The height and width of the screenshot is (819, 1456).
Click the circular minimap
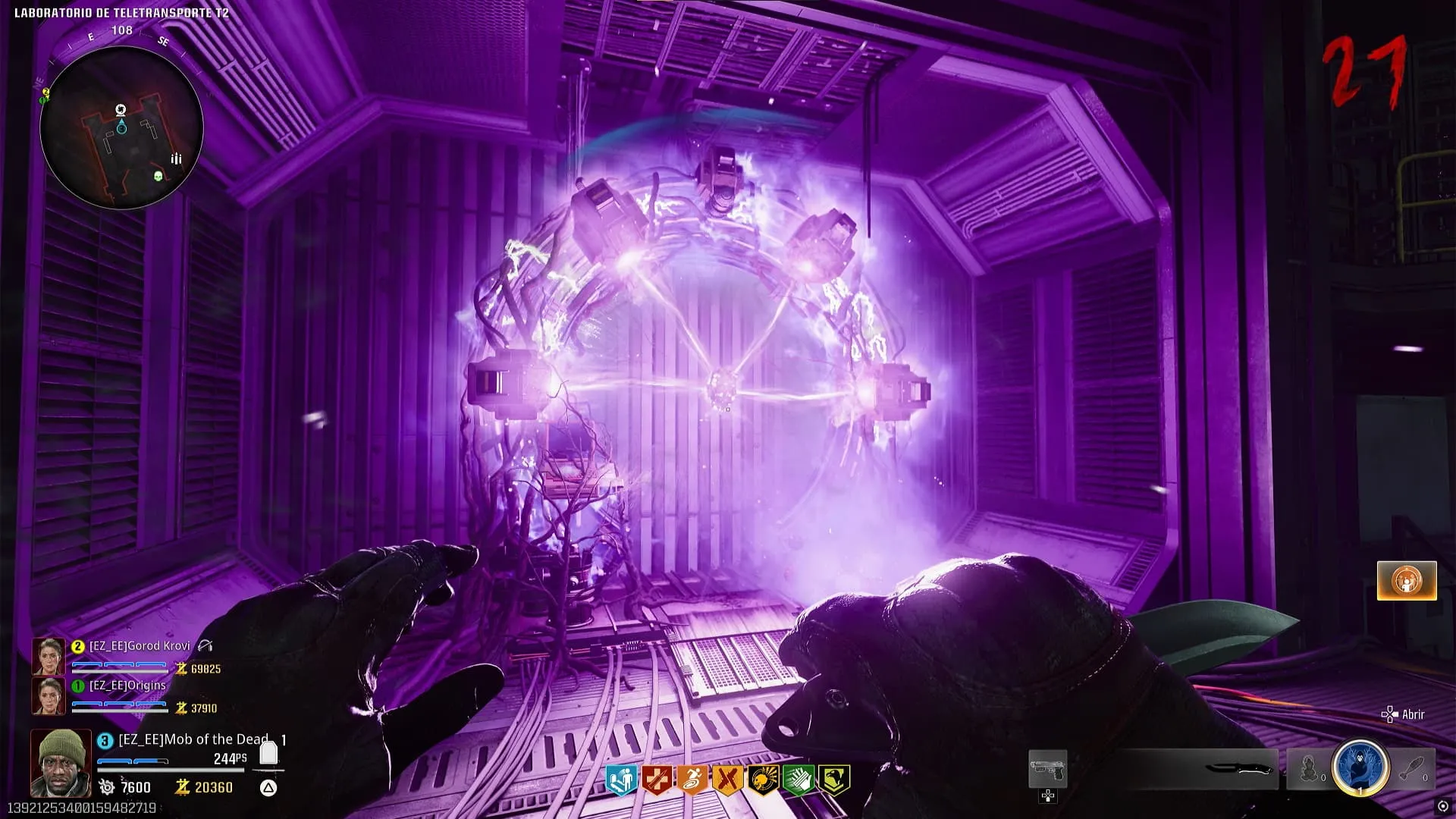pos(121,127)
